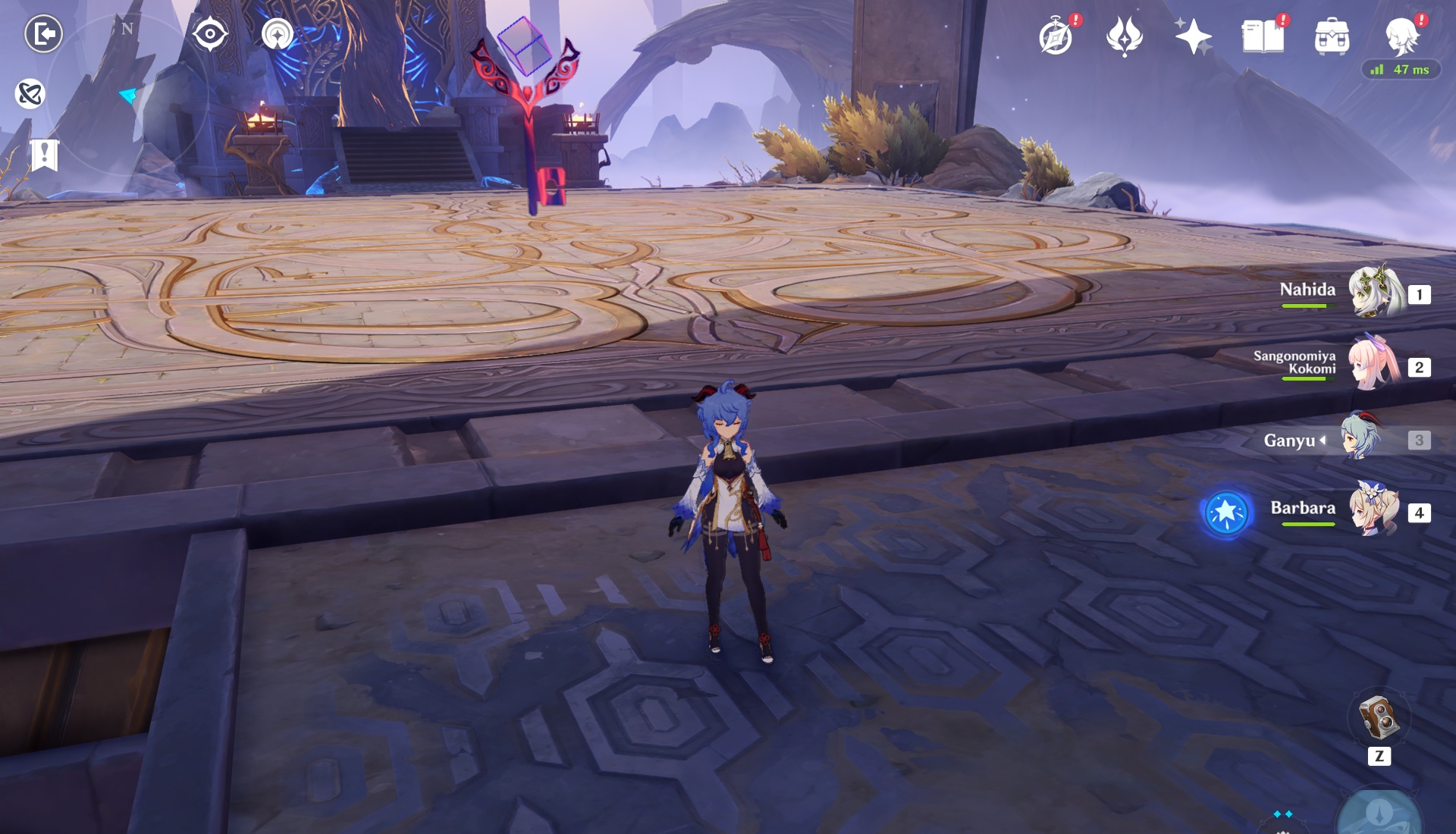Open the quest bookmark with exclamation mark

(44, 155)
